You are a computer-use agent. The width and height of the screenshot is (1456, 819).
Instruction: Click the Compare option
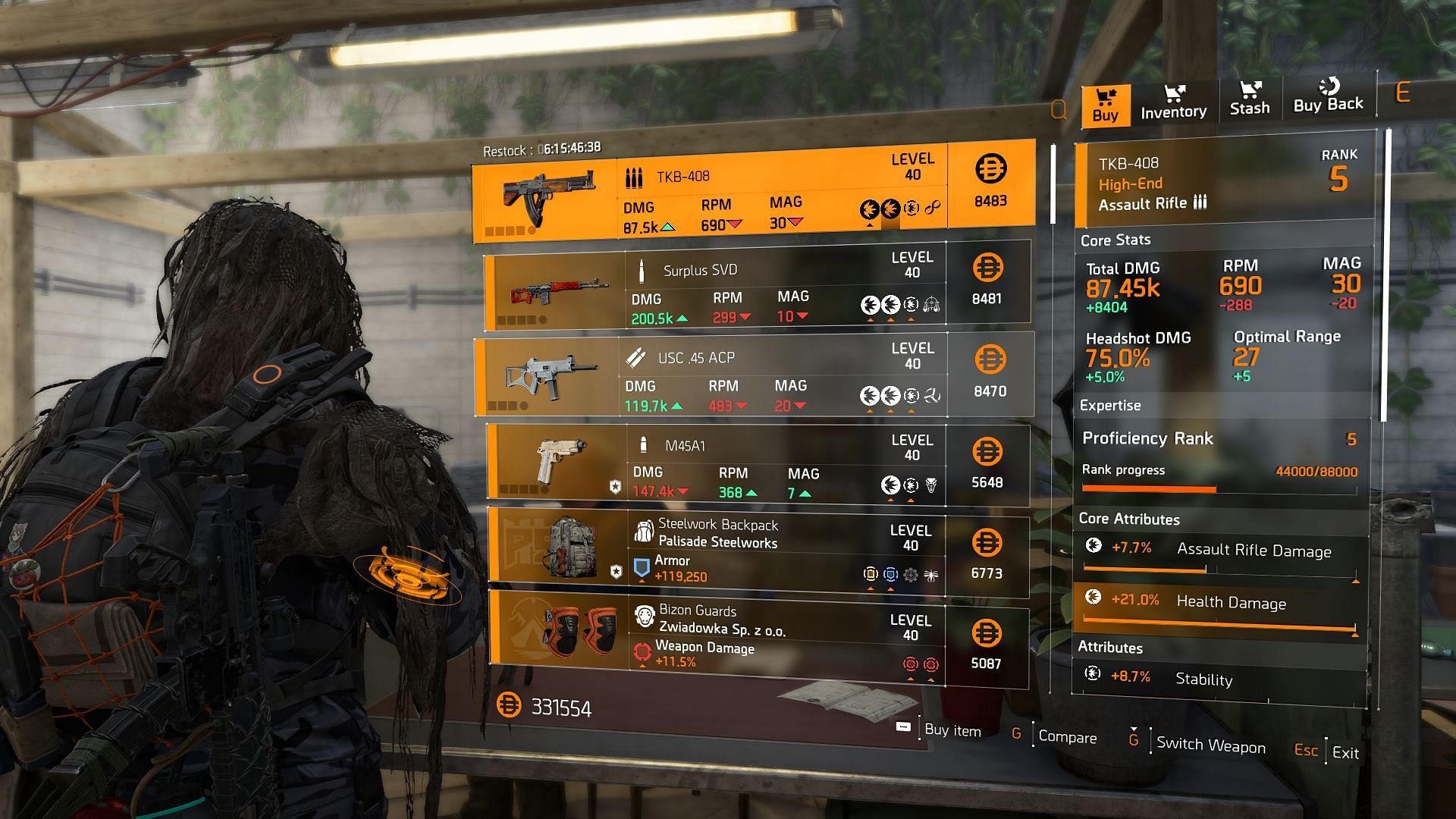click(x=1066, y=737)
